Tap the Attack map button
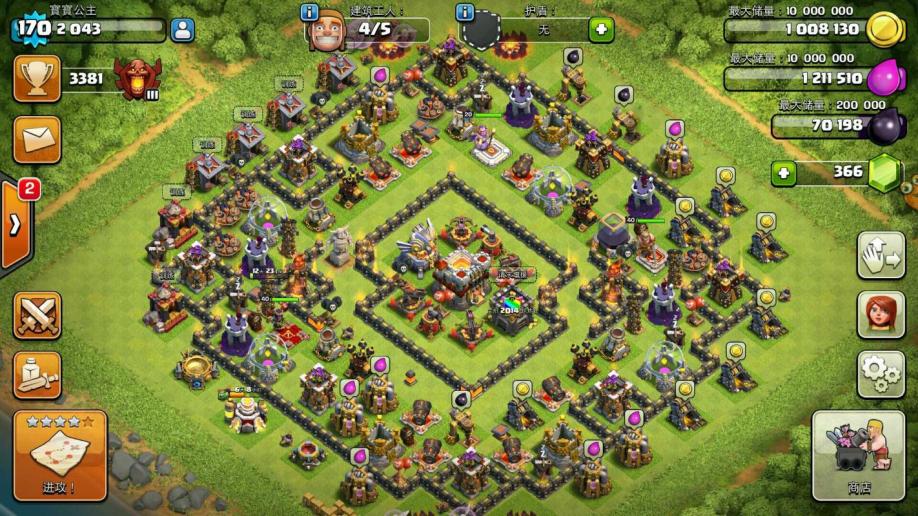This screenshot has height=516, width=918. (60, 456)
